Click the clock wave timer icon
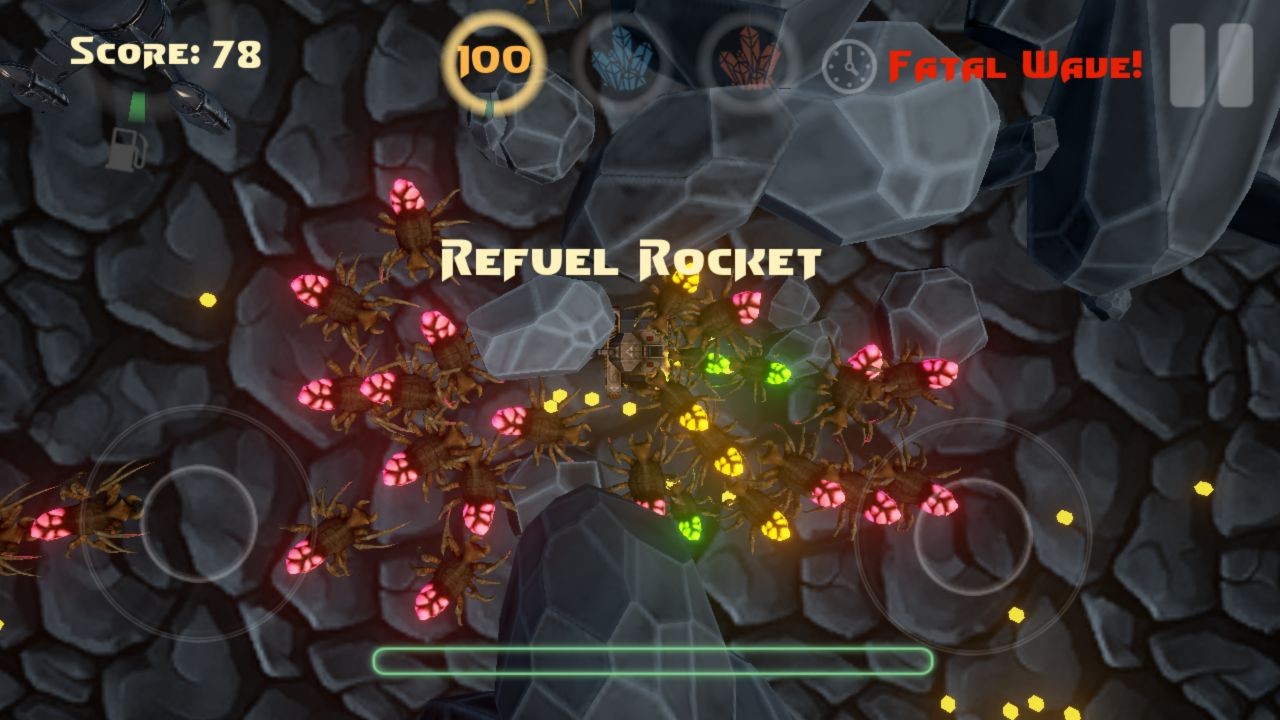1280x720 pixels. pos(848,66)
